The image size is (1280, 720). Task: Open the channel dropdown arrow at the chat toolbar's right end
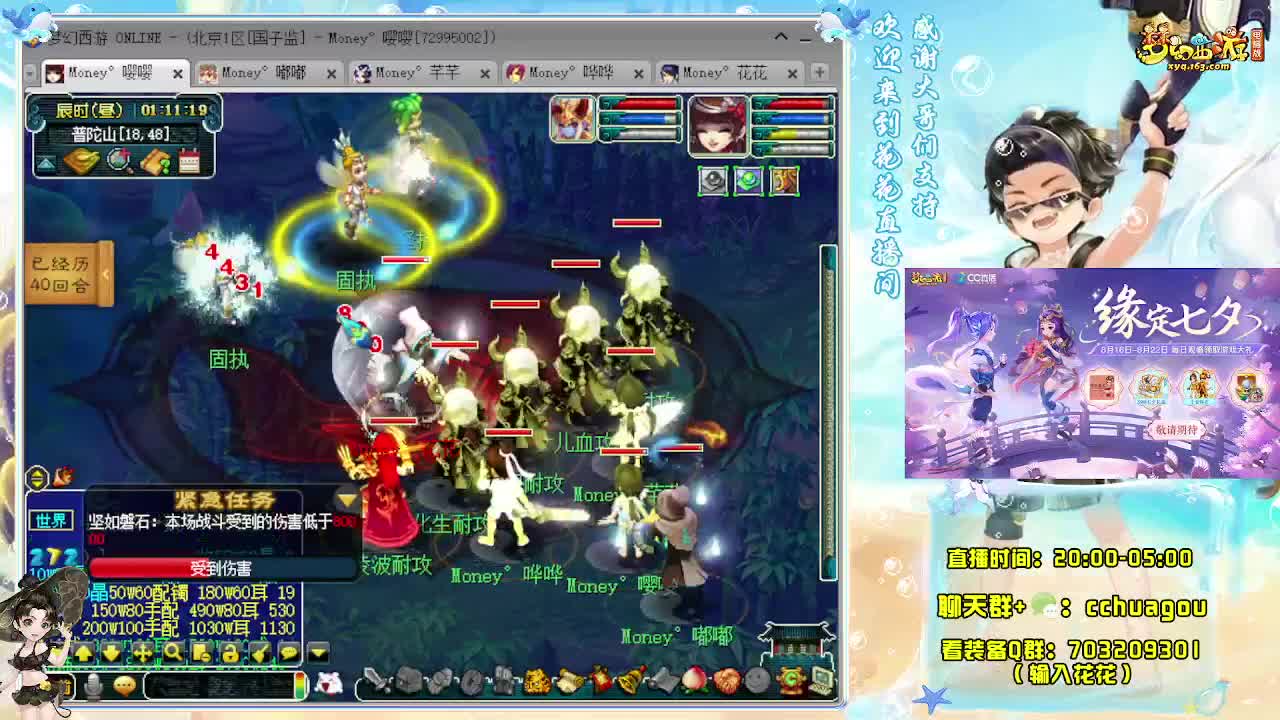tap(316, 652)
